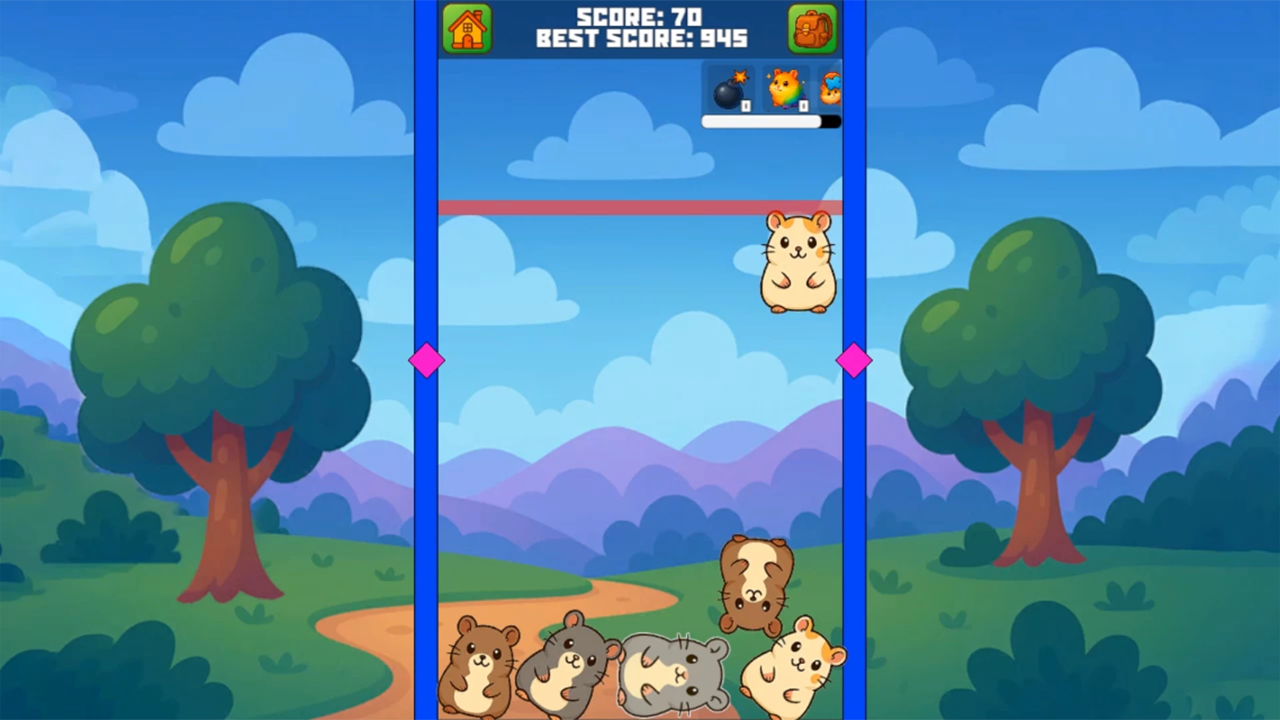Click the rainbow hamster's count badge
The image size is (1280, 720).
(x=803, y=104)
